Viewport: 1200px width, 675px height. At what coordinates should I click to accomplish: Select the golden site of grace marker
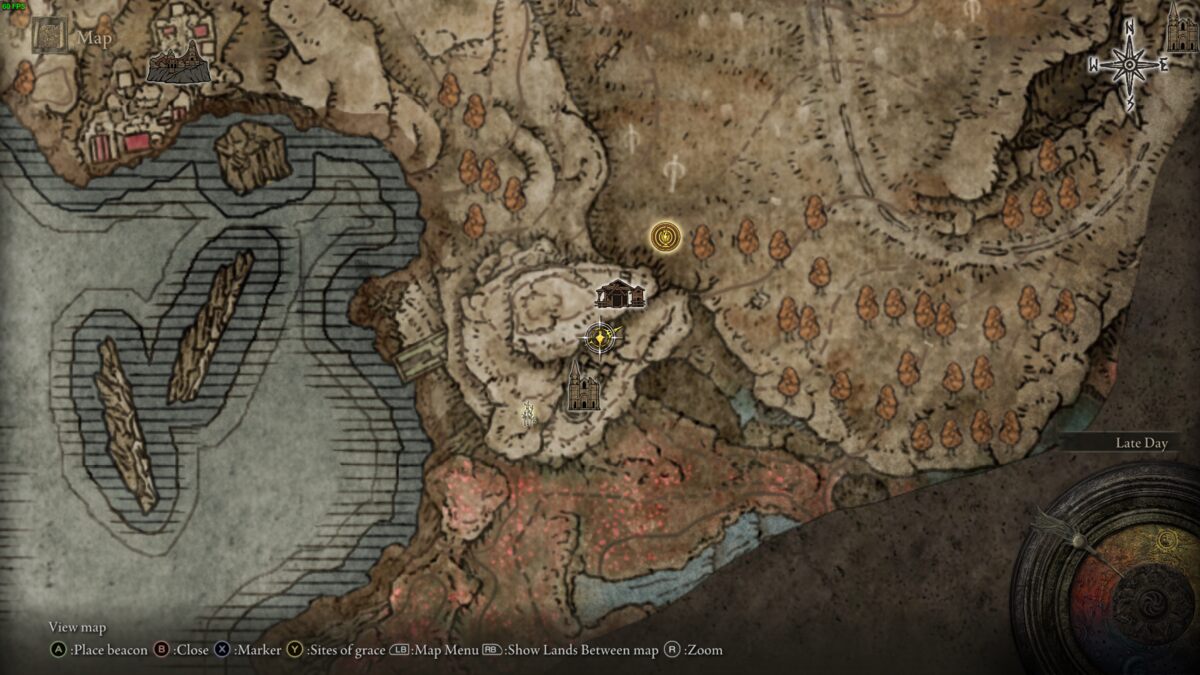click(663, 237)
